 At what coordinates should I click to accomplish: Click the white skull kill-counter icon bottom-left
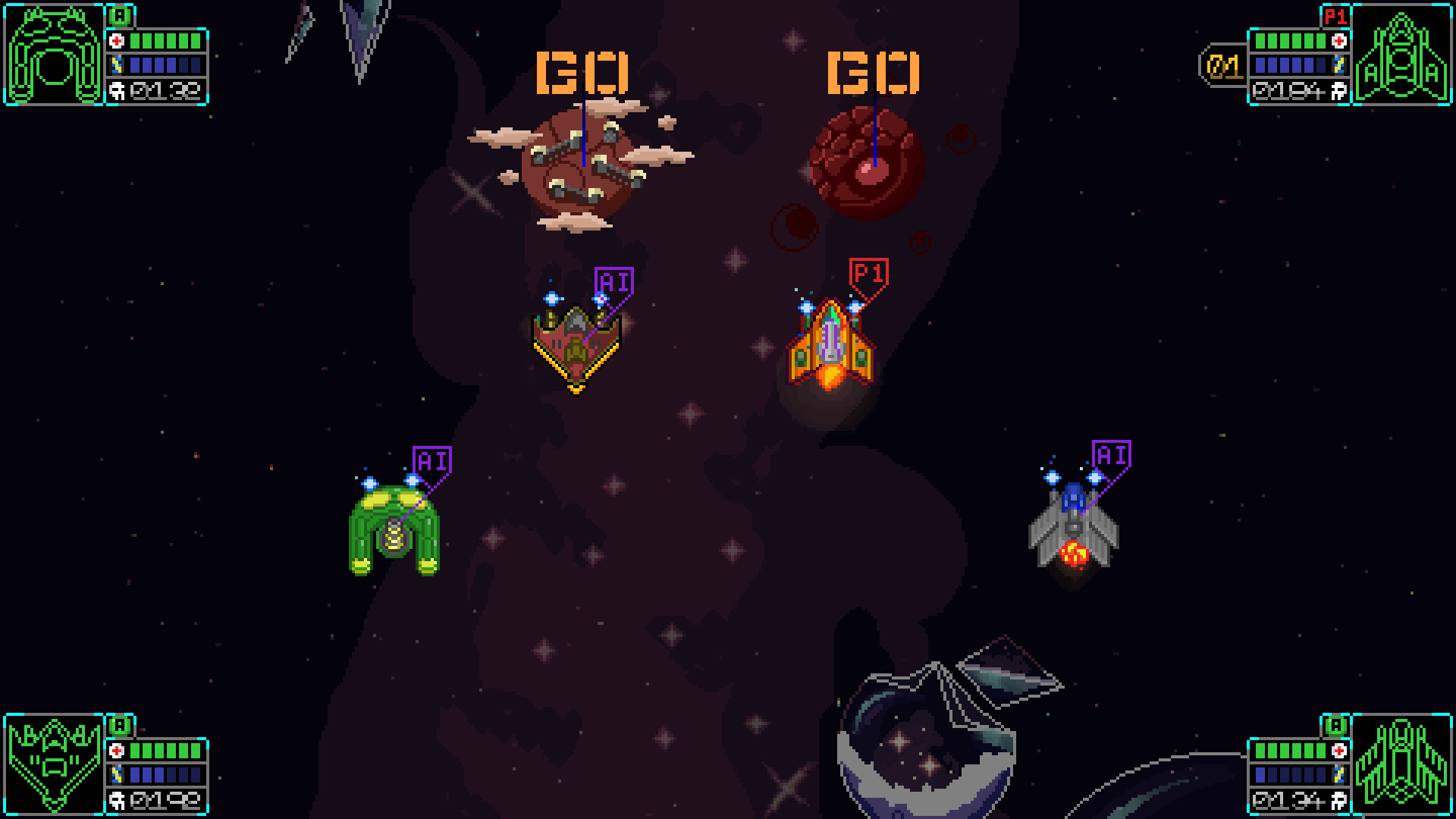coord(117,802)
